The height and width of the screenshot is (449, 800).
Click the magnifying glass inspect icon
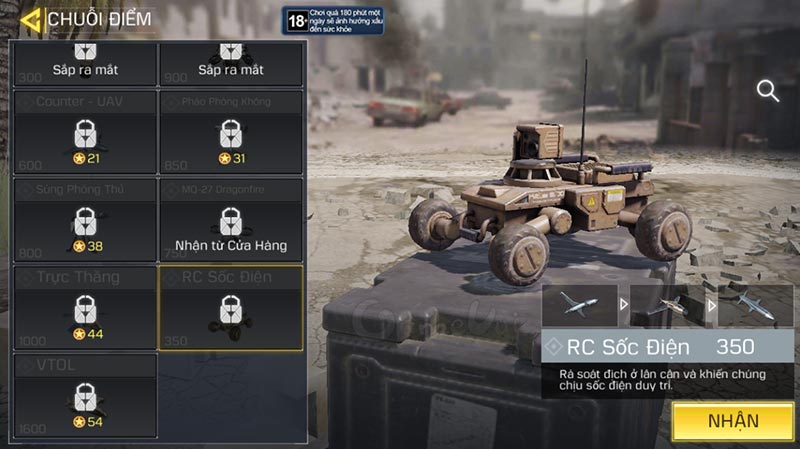point(768,91)
